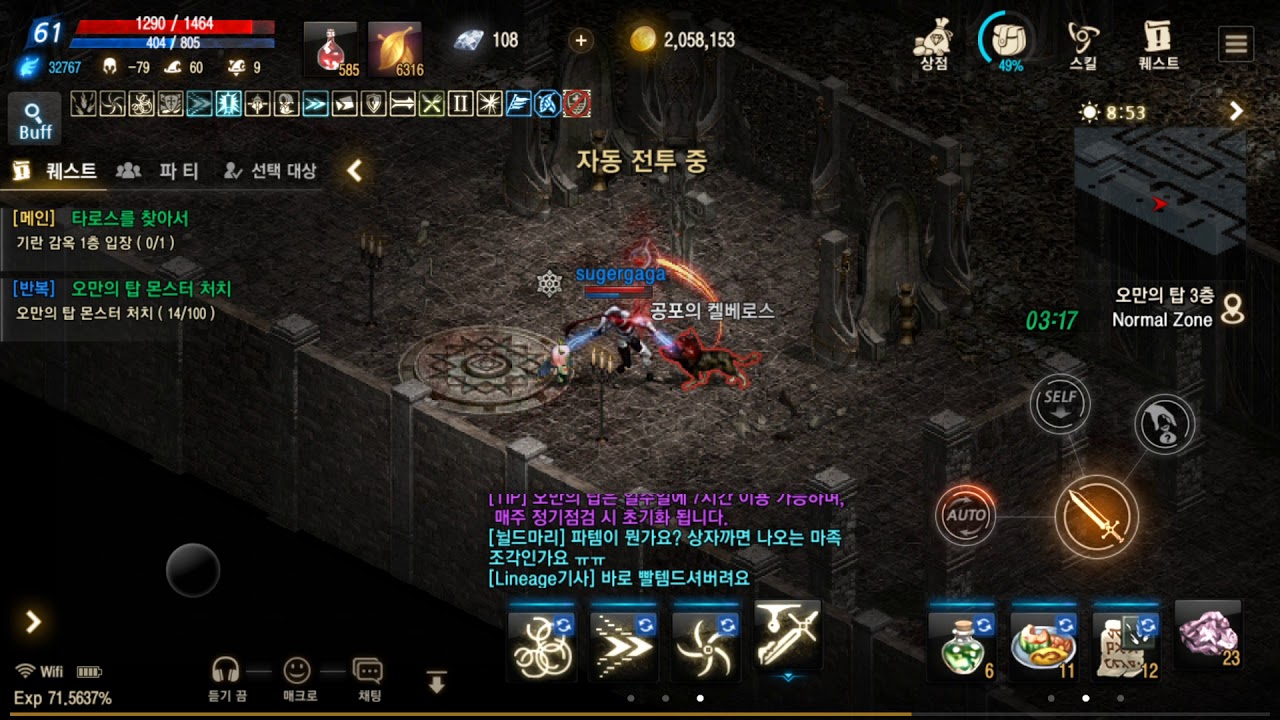Open the 스킬 skills menu
Image resolution: width=1280 pixels, height=720 pixels.
(1083, 44)
